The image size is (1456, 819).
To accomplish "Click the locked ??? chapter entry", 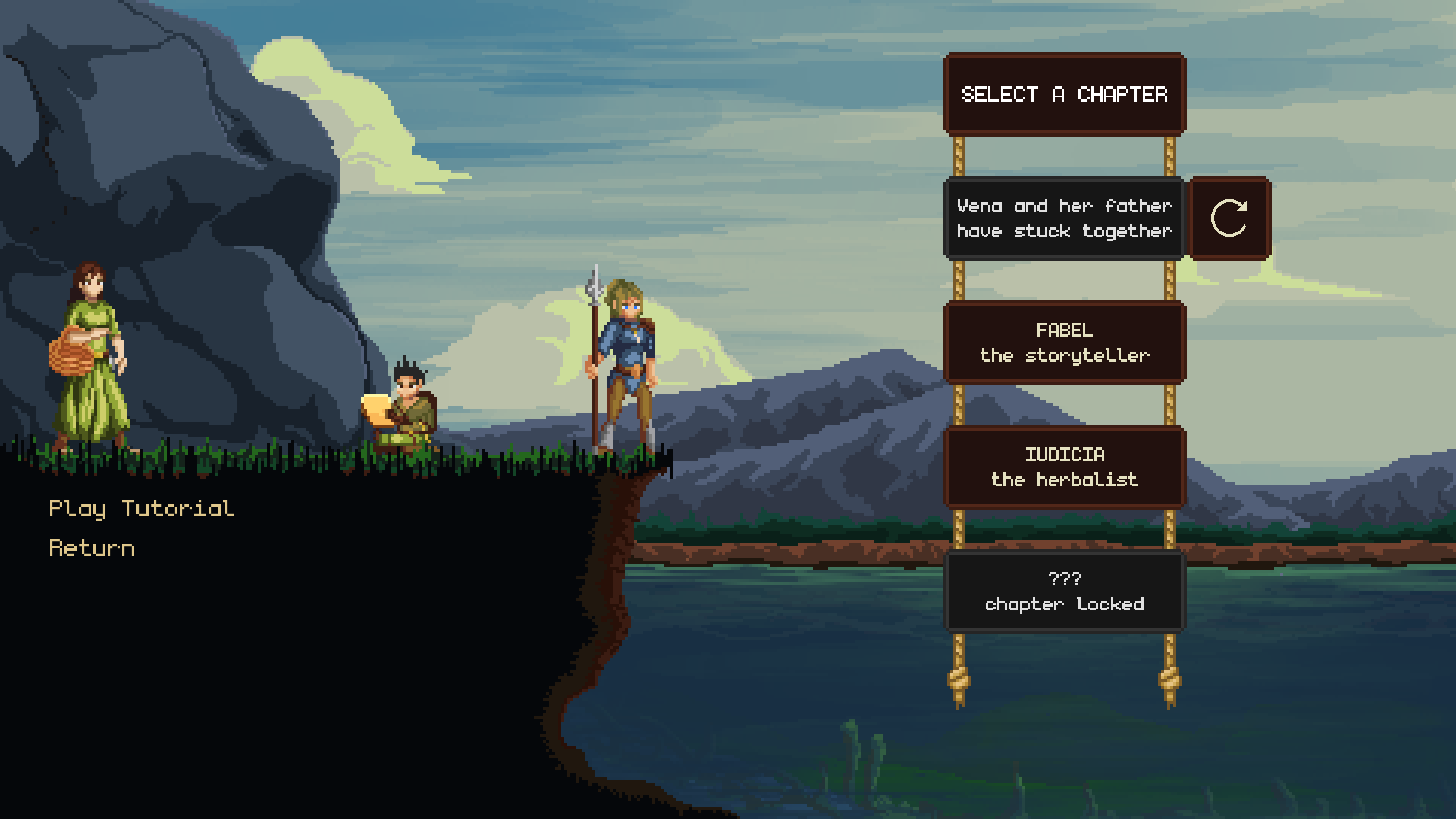I will point(1064,591).
